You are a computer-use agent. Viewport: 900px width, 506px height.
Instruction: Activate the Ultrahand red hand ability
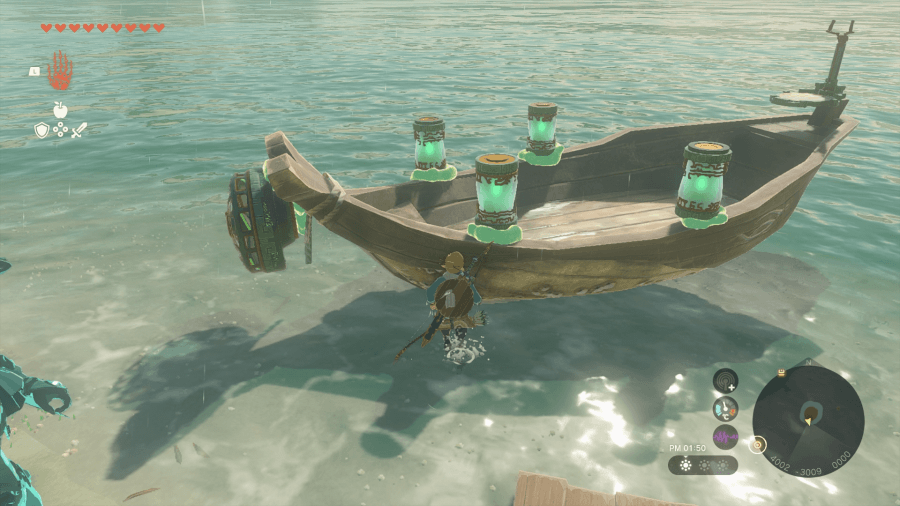pyautogui.click(x=60, y=70)
